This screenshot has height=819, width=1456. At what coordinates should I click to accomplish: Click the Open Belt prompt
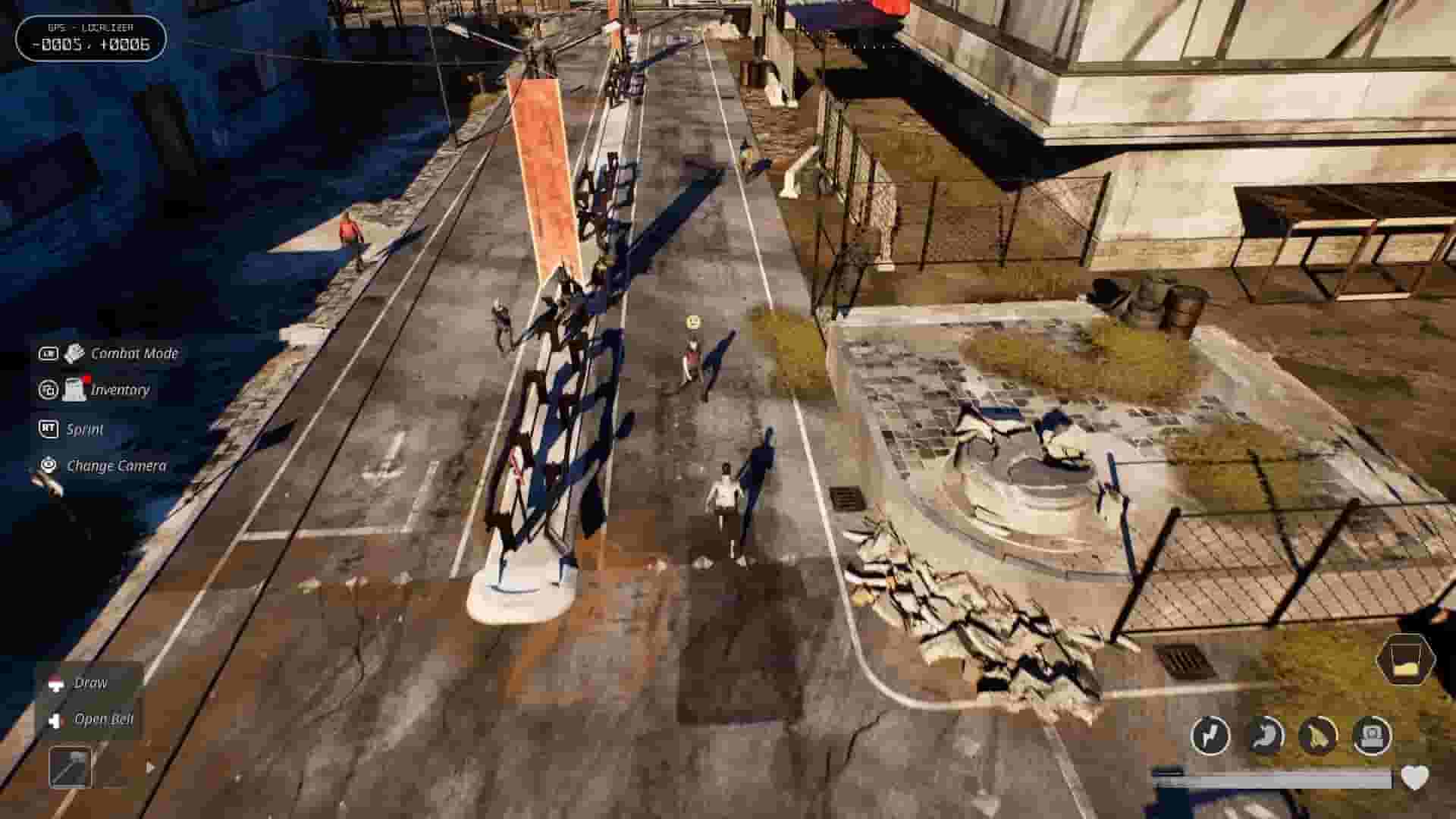tap(104, 717)
